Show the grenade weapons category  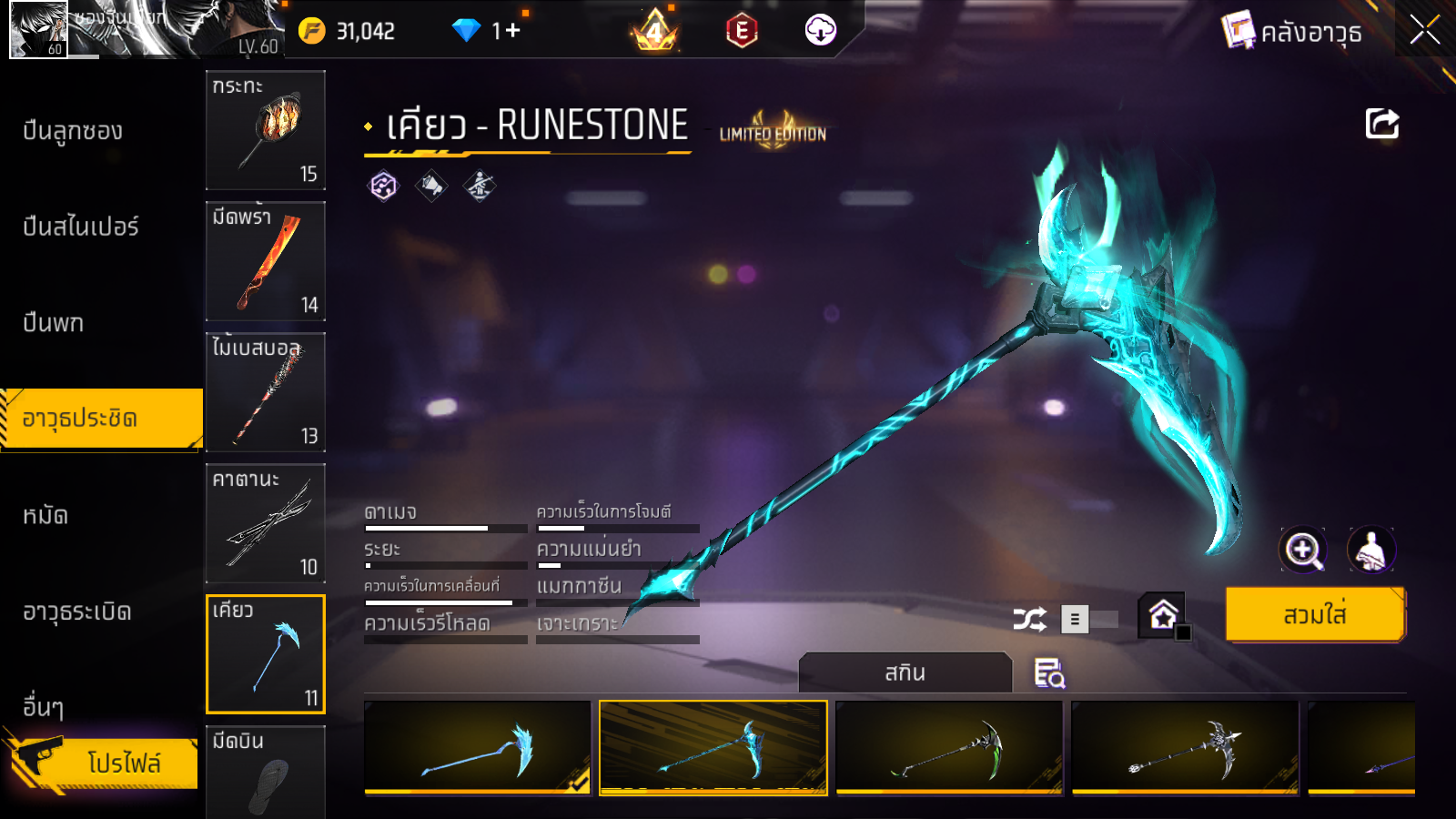(x=77, y=612)
